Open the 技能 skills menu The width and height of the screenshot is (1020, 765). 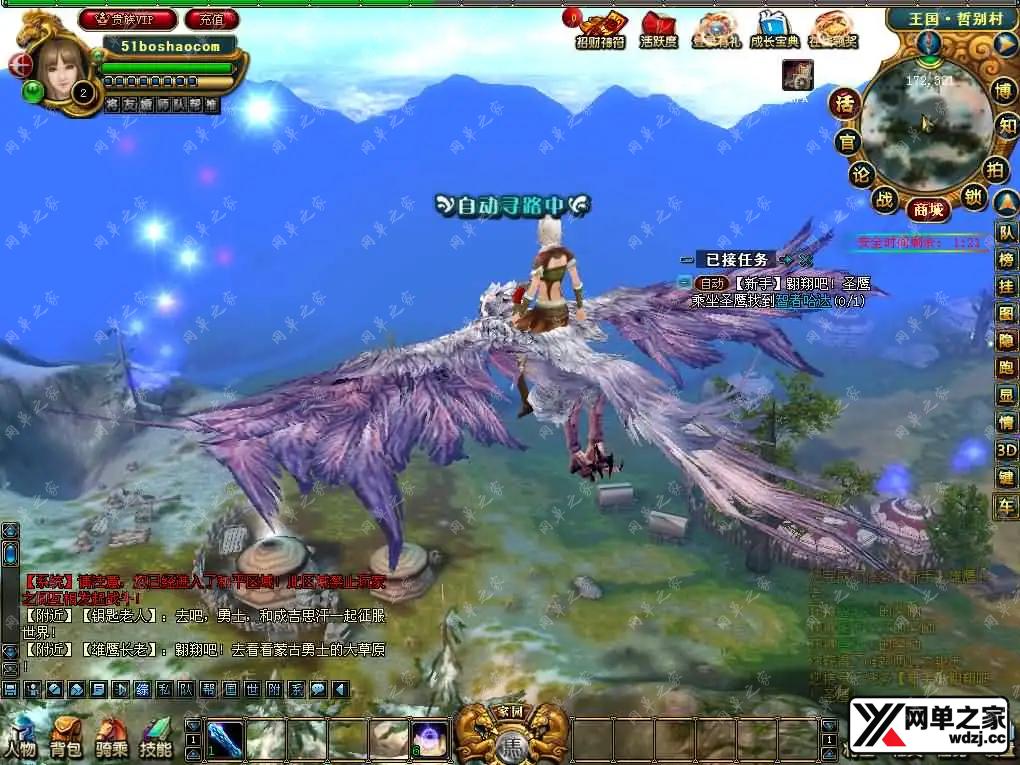pos(155,734)
